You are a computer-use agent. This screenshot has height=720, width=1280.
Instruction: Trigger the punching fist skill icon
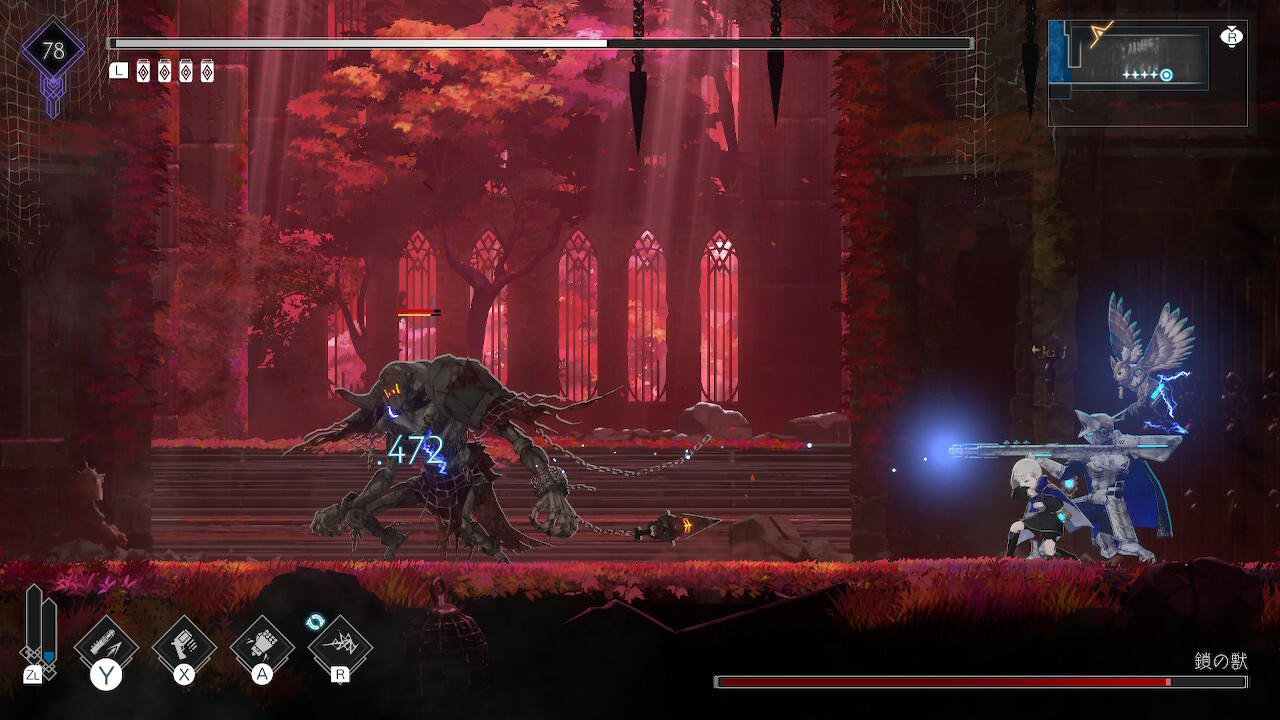tap(261, 642)
